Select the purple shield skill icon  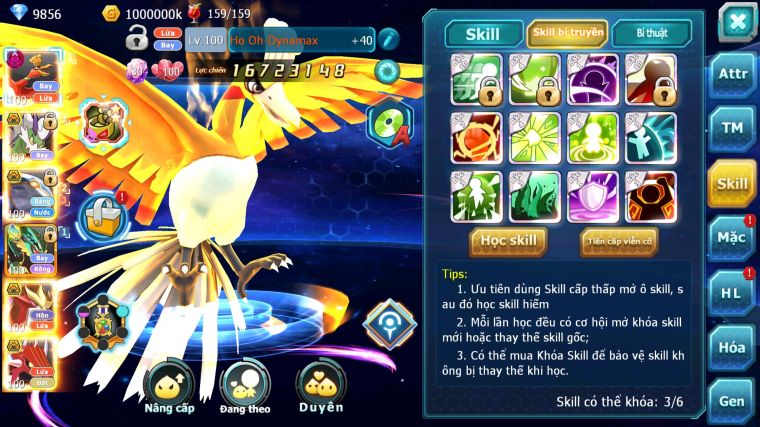[x=592, y=195]
